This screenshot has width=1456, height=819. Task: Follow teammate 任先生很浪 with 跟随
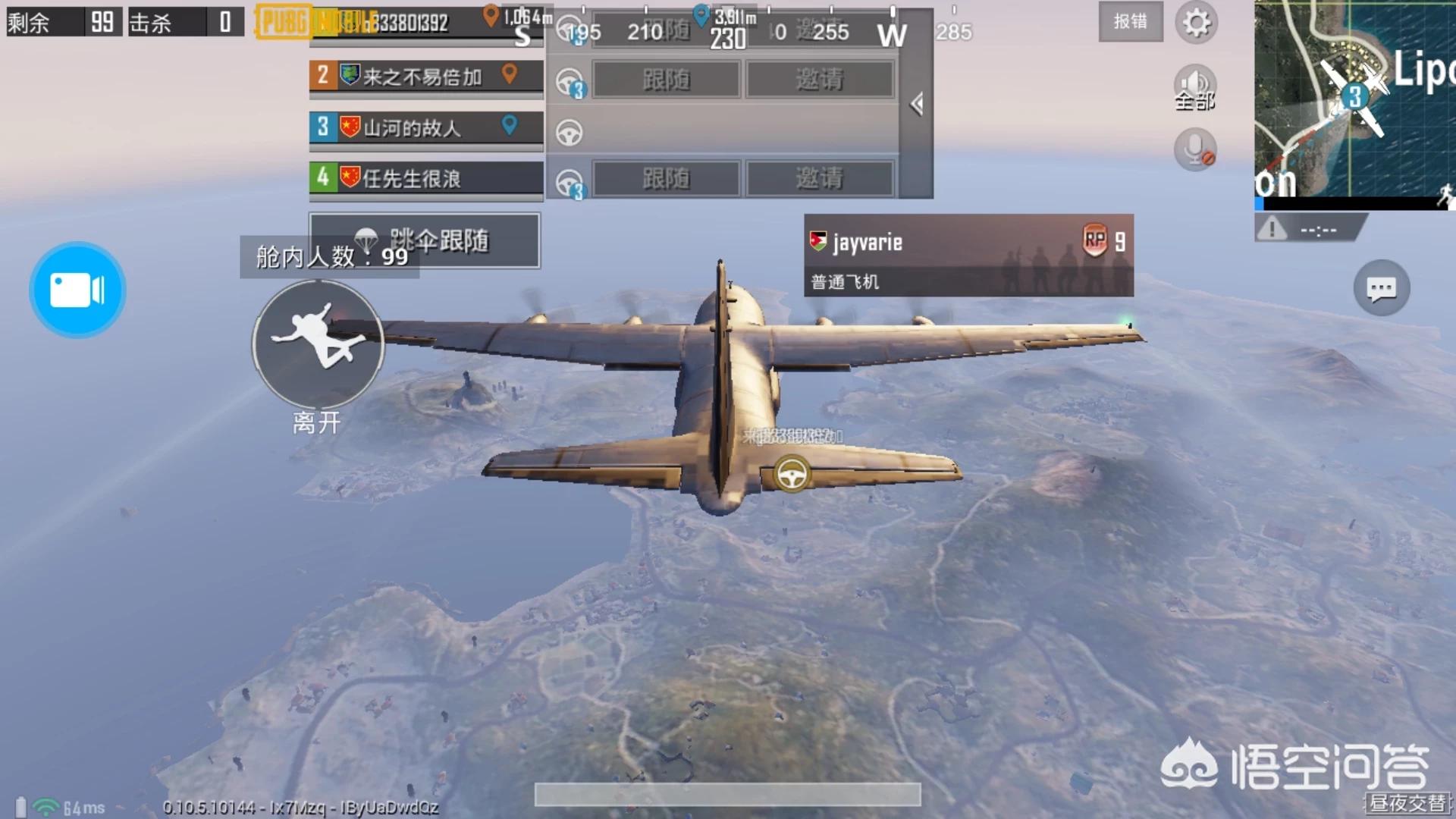tap(666, 179)
